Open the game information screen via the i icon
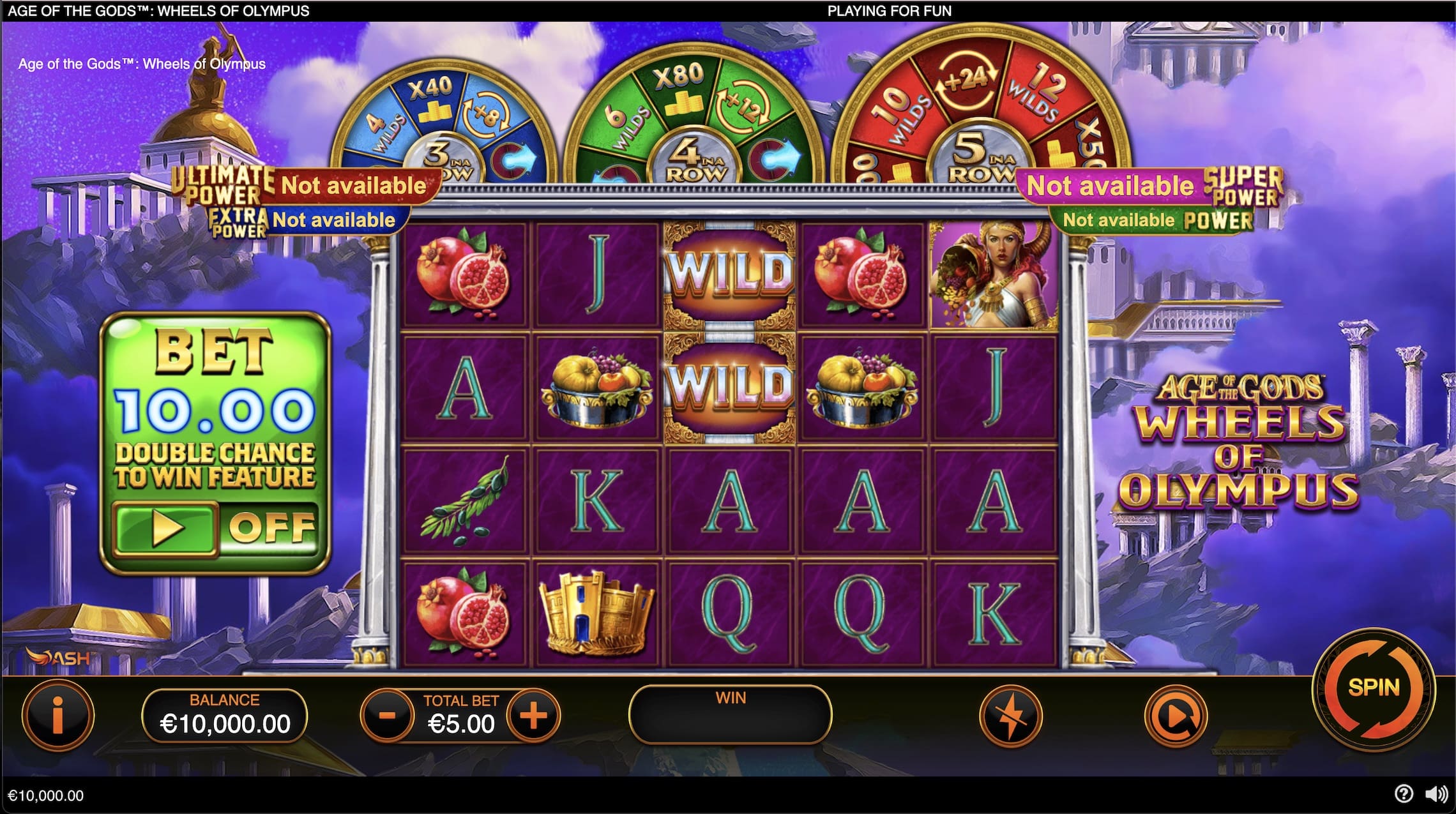Viewport: 1456px width, 814px height. point(57,715)
